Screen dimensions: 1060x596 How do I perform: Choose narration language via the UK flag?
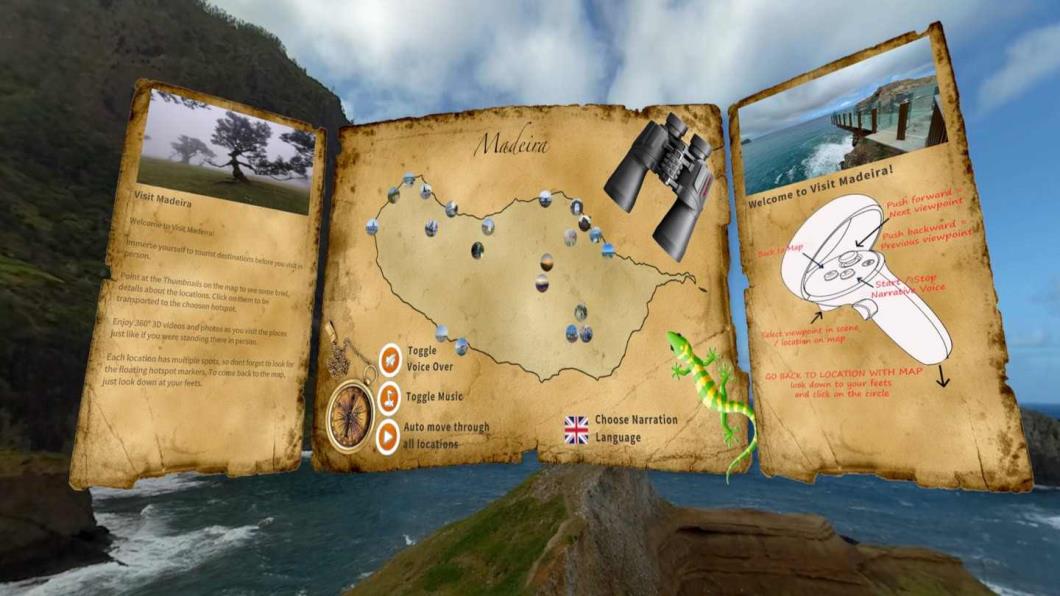pos(576,429)
